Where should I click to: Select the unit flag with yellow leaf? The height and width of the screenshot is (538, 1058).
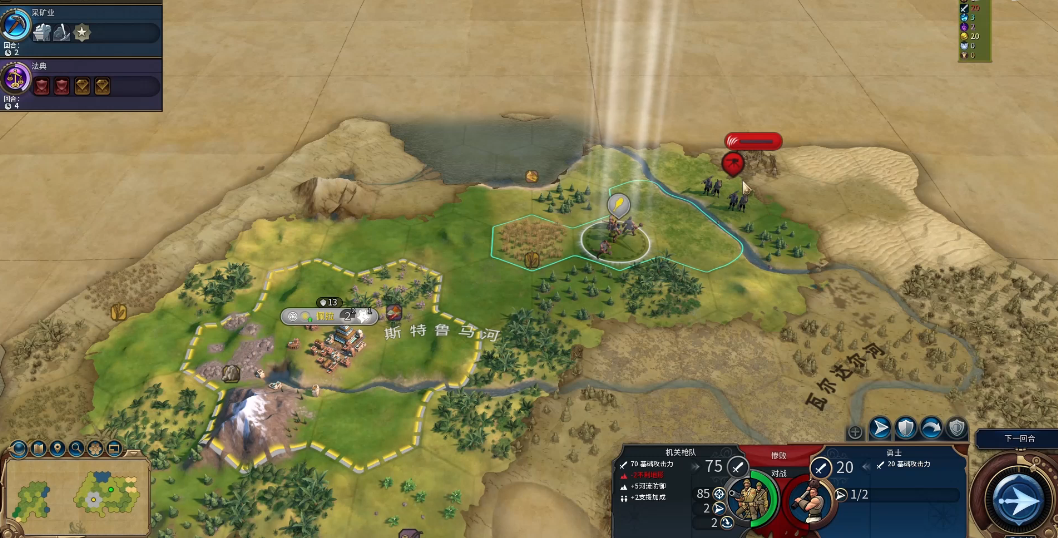coord(619,206)
